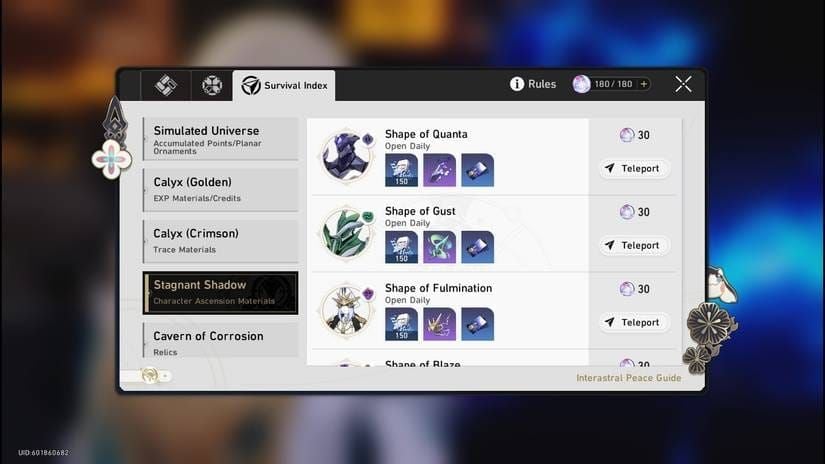Select the Shape of Quanta portrait
The width and height of the screenshot is (825, 464).
347,156
